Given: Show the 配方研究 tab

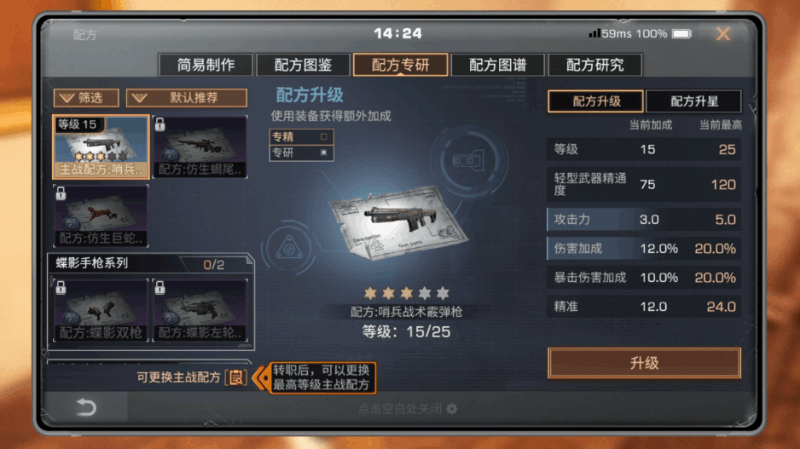Looking at the screenshot, I should [594, 66].
